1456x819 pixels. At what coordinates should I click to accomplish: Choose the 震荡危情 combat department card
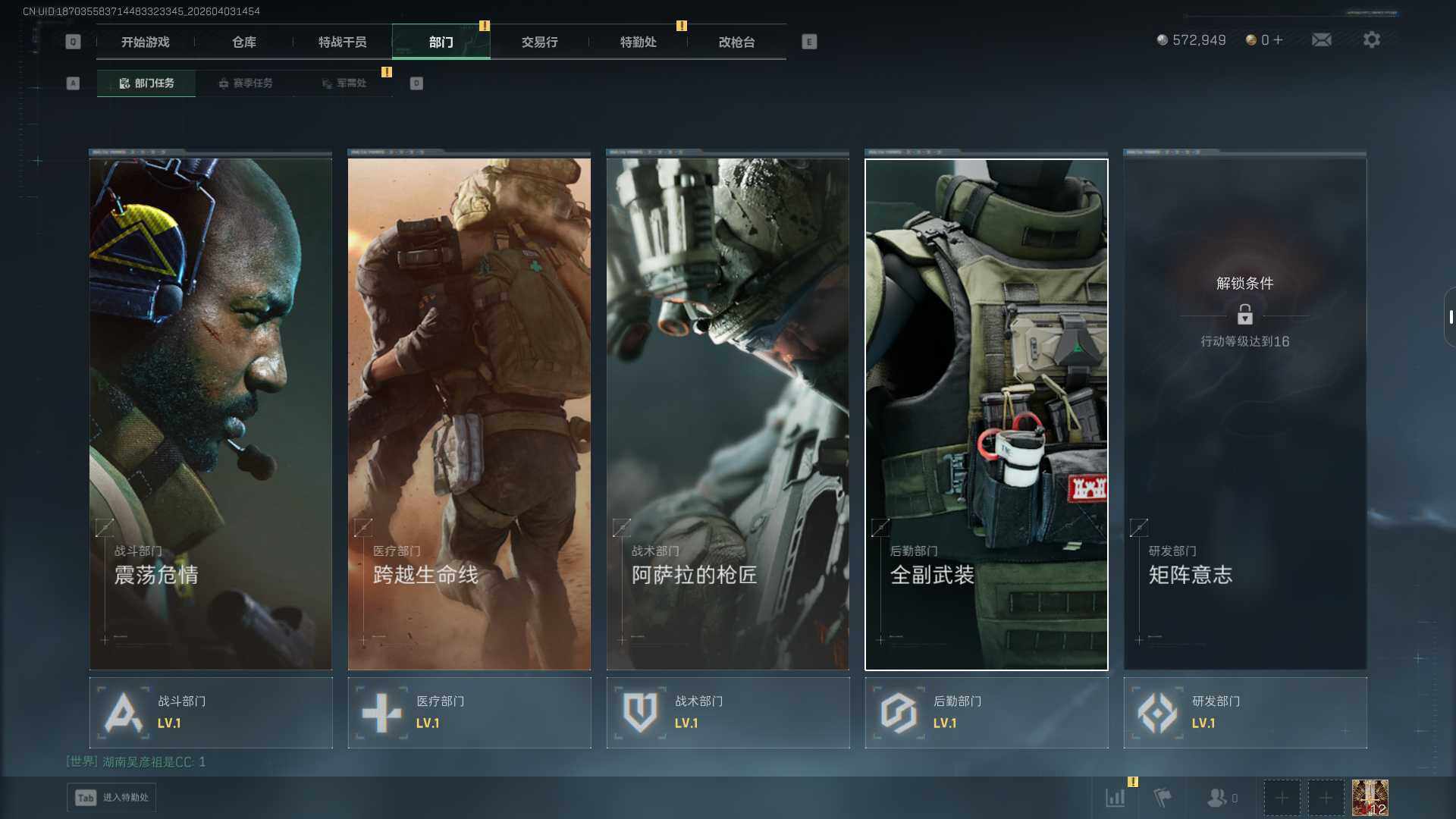(x=211, y=413)
